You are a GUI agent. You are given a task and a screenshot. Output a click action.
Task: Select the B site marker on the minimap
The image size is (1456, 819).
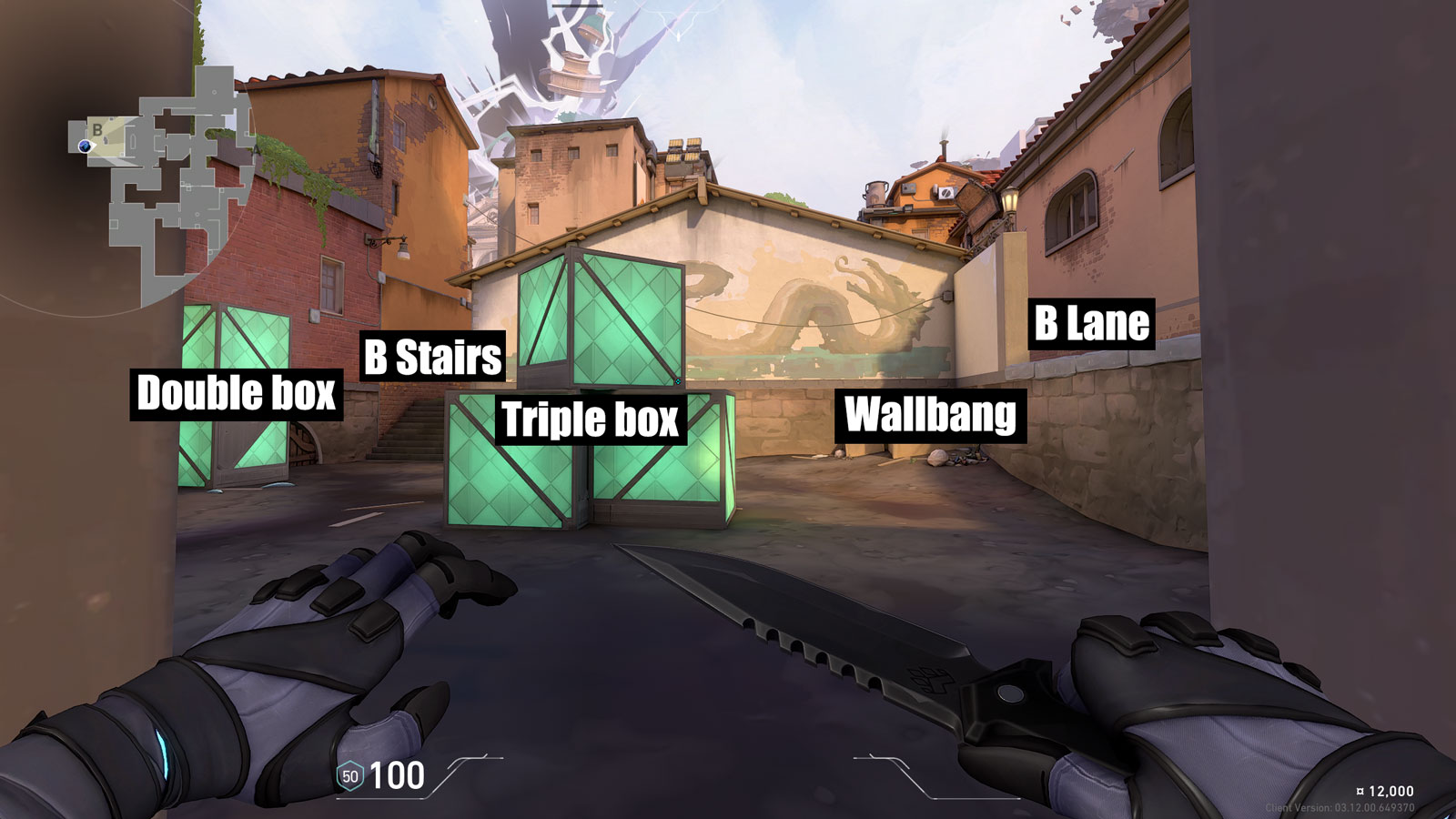(x=97, y=130)
